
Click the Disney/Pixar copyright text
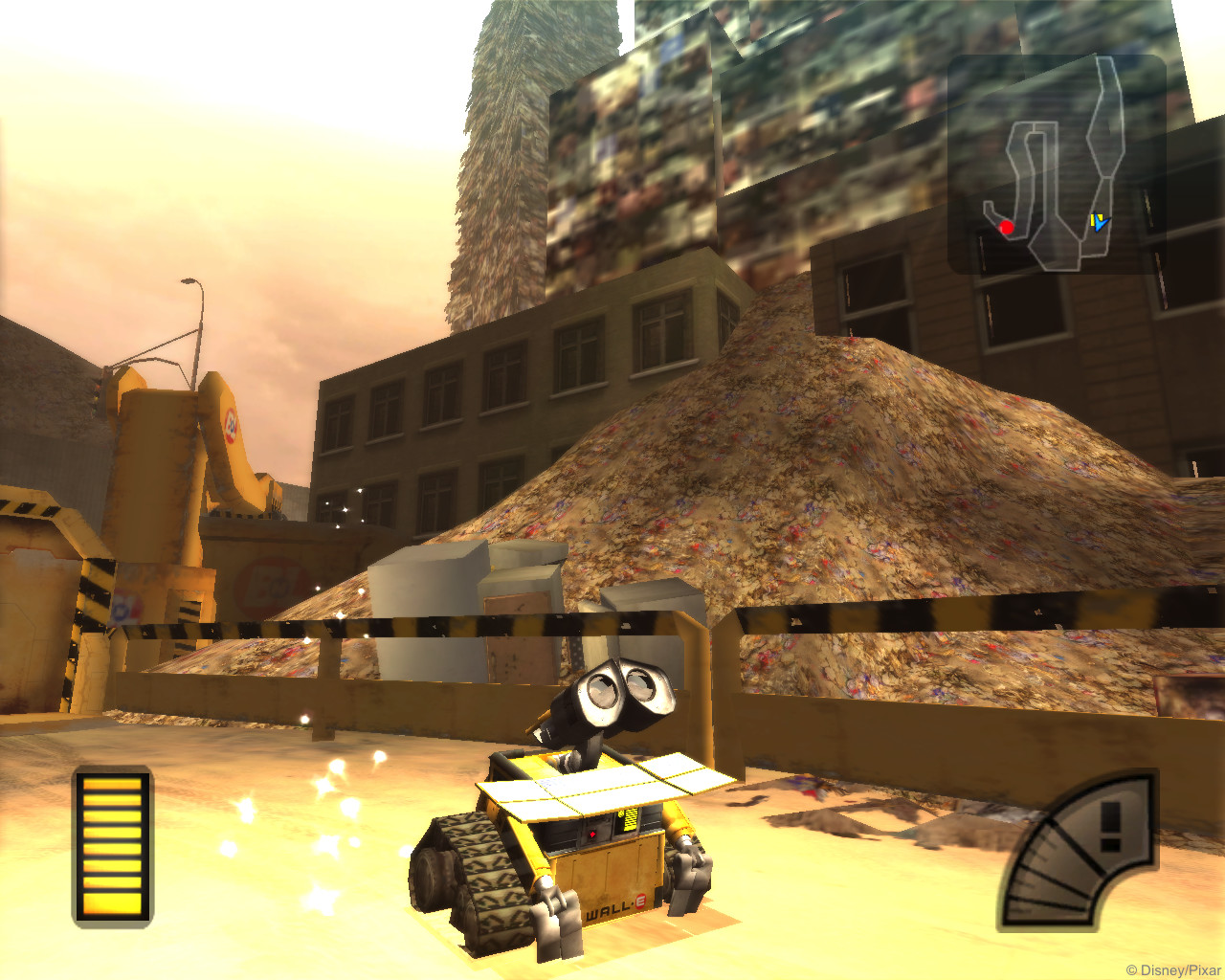coord(1174,968)
